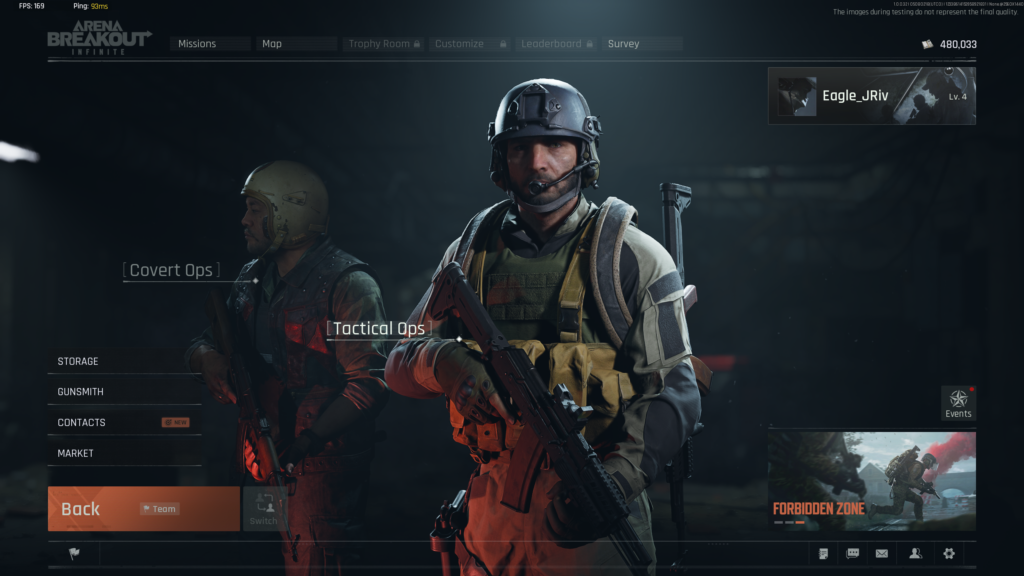Open the friends silhouette icon

[x=915, y=553]
